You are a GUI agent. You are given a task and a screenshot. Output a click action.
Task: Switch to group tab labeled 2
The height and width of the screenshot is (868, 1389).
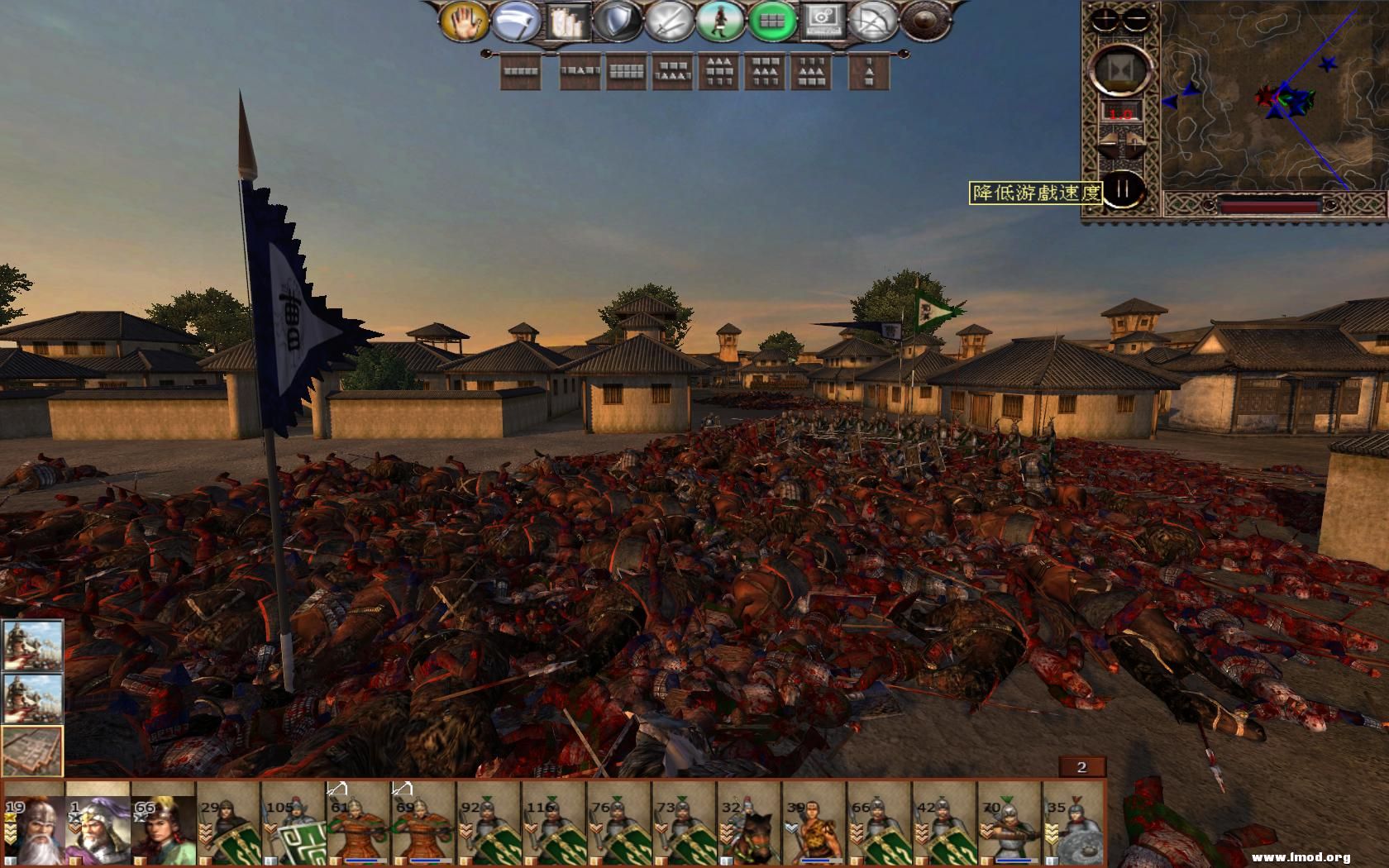tap(1081, 767)
